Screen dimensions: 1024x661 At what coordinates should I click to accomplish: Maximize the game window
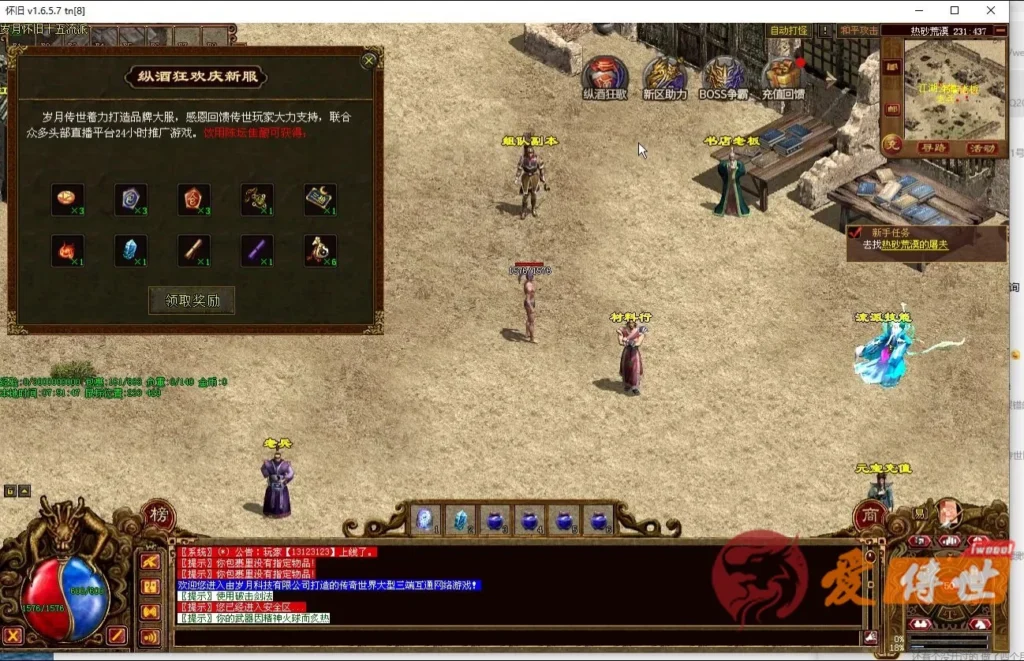954,10
